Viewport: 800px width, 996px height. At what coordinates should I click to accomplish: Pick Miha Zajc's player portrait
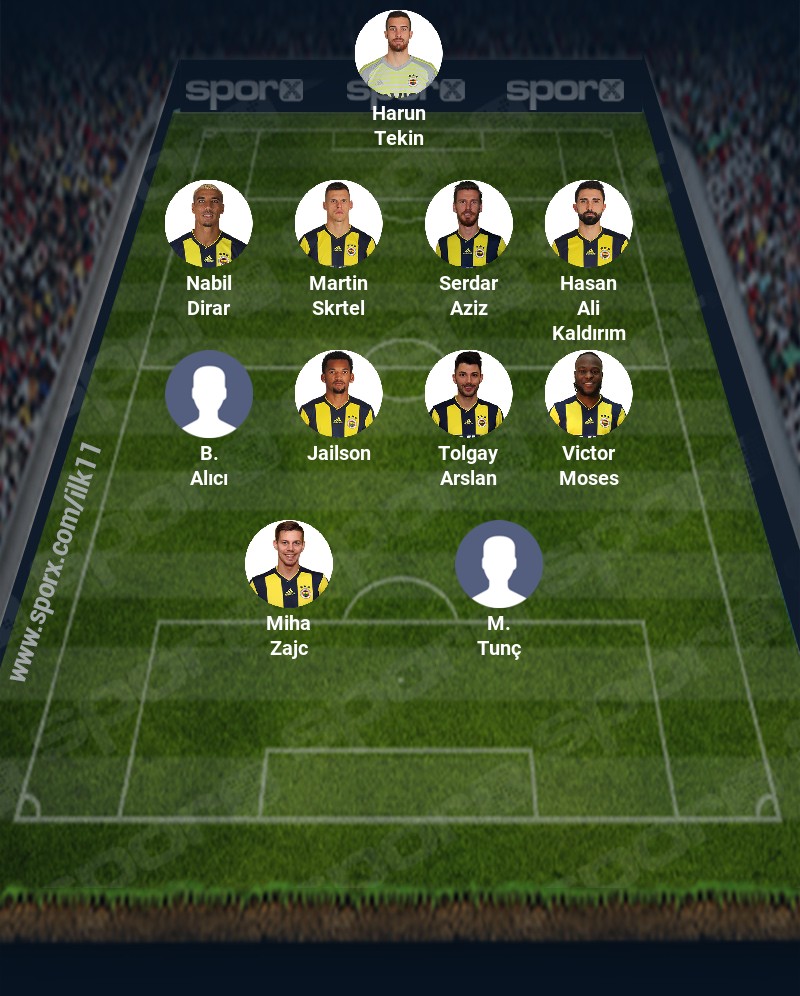(x=289, y=564)
